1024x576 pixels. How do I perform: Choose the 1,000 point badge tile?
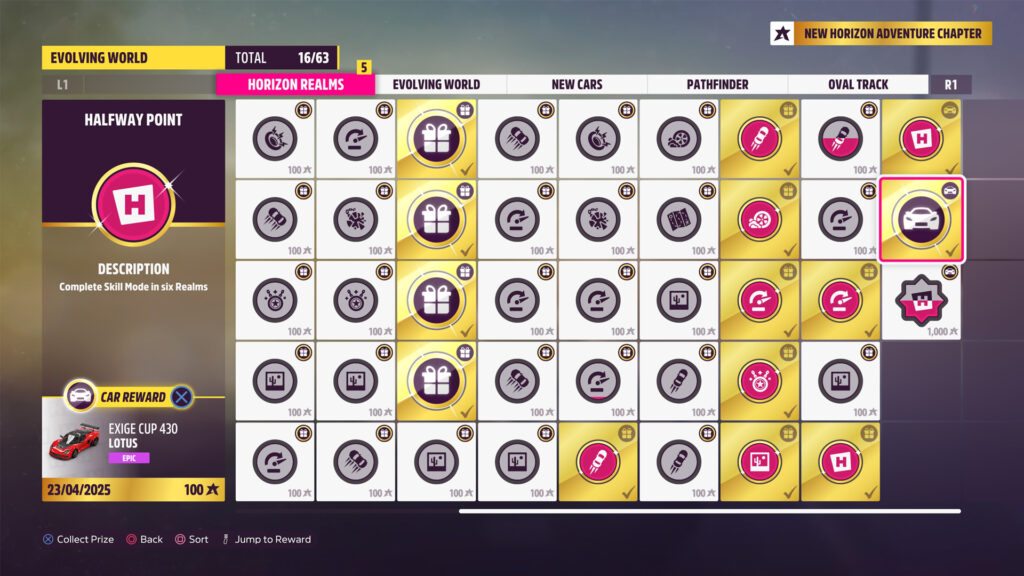pos(921,300)
